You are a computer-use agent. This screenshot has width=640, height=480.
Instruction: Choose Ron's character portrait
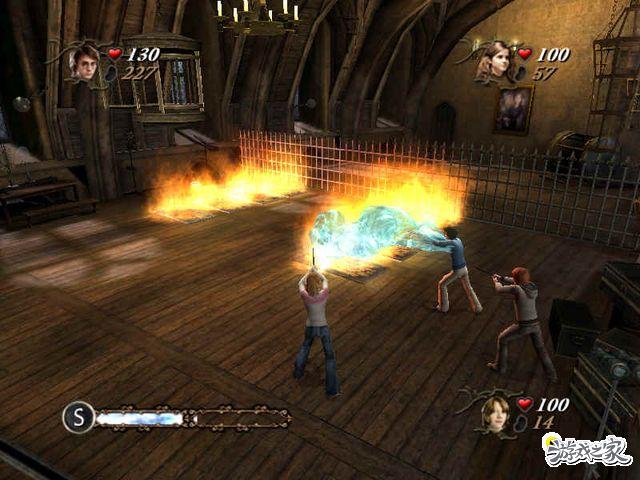coord(494,413)
